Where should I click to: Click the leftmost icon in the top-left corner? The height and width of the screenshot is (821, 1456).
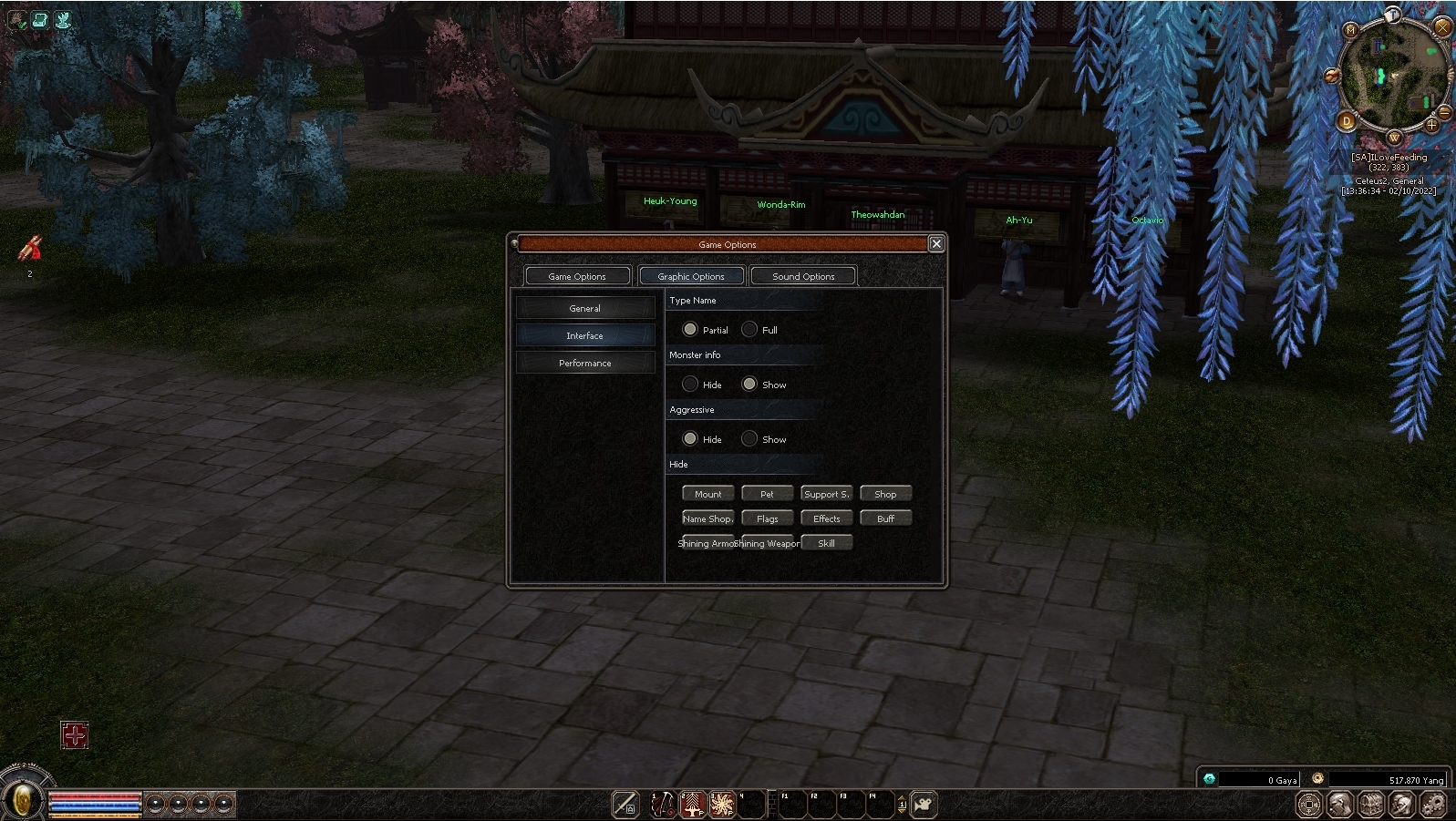(16, 19)
